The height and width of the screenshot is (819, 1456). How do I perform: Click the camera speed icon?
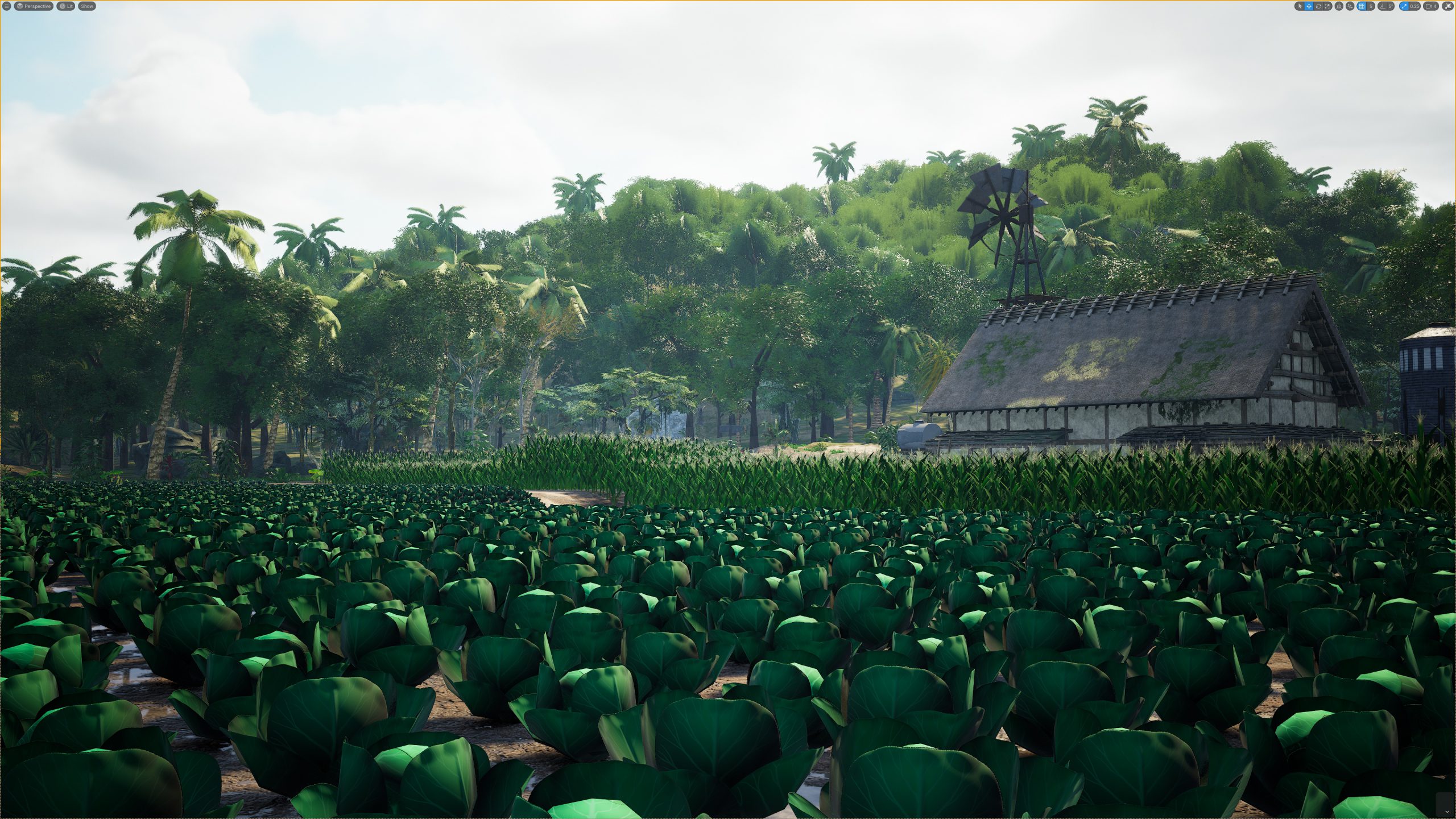pyautogui.click(x=1429, y=6)
